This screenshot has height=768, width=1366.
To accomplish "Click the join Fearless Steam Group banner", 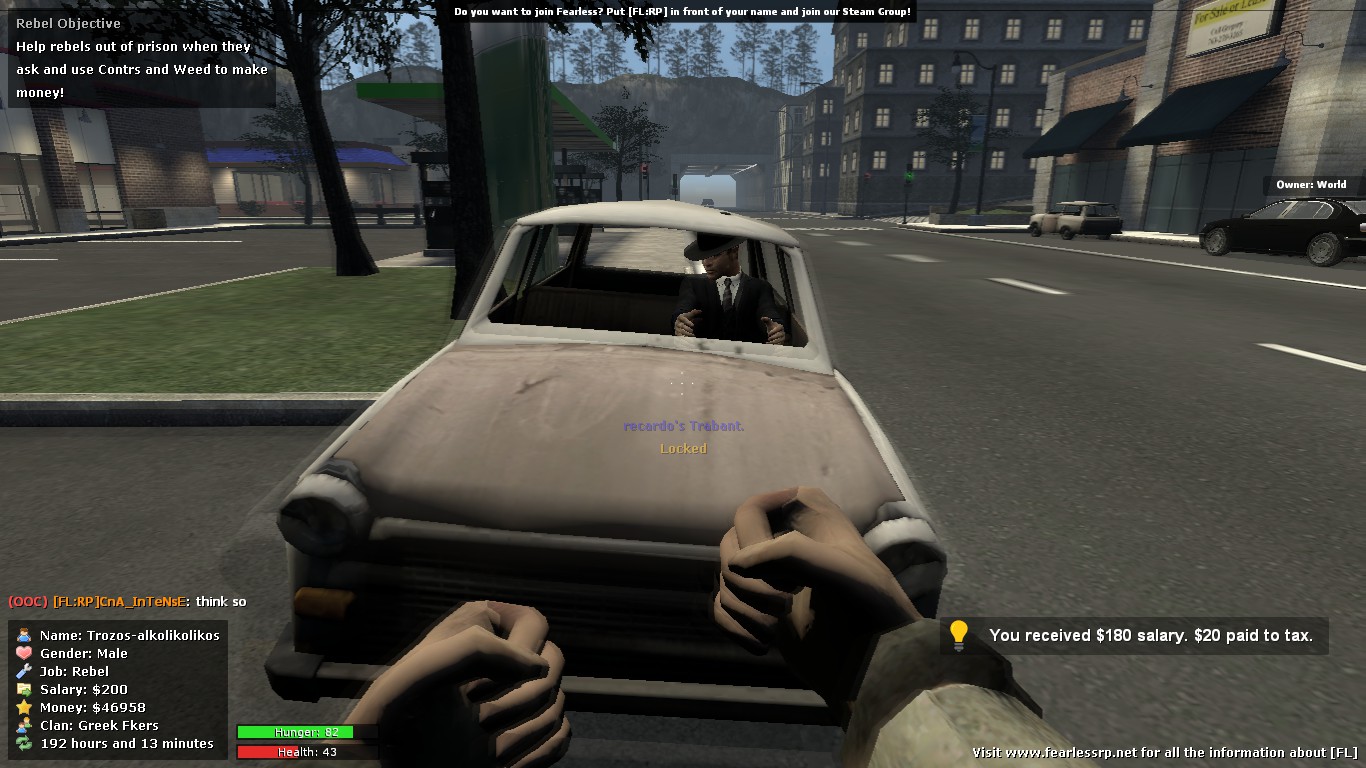I will [x=682, y=12].
